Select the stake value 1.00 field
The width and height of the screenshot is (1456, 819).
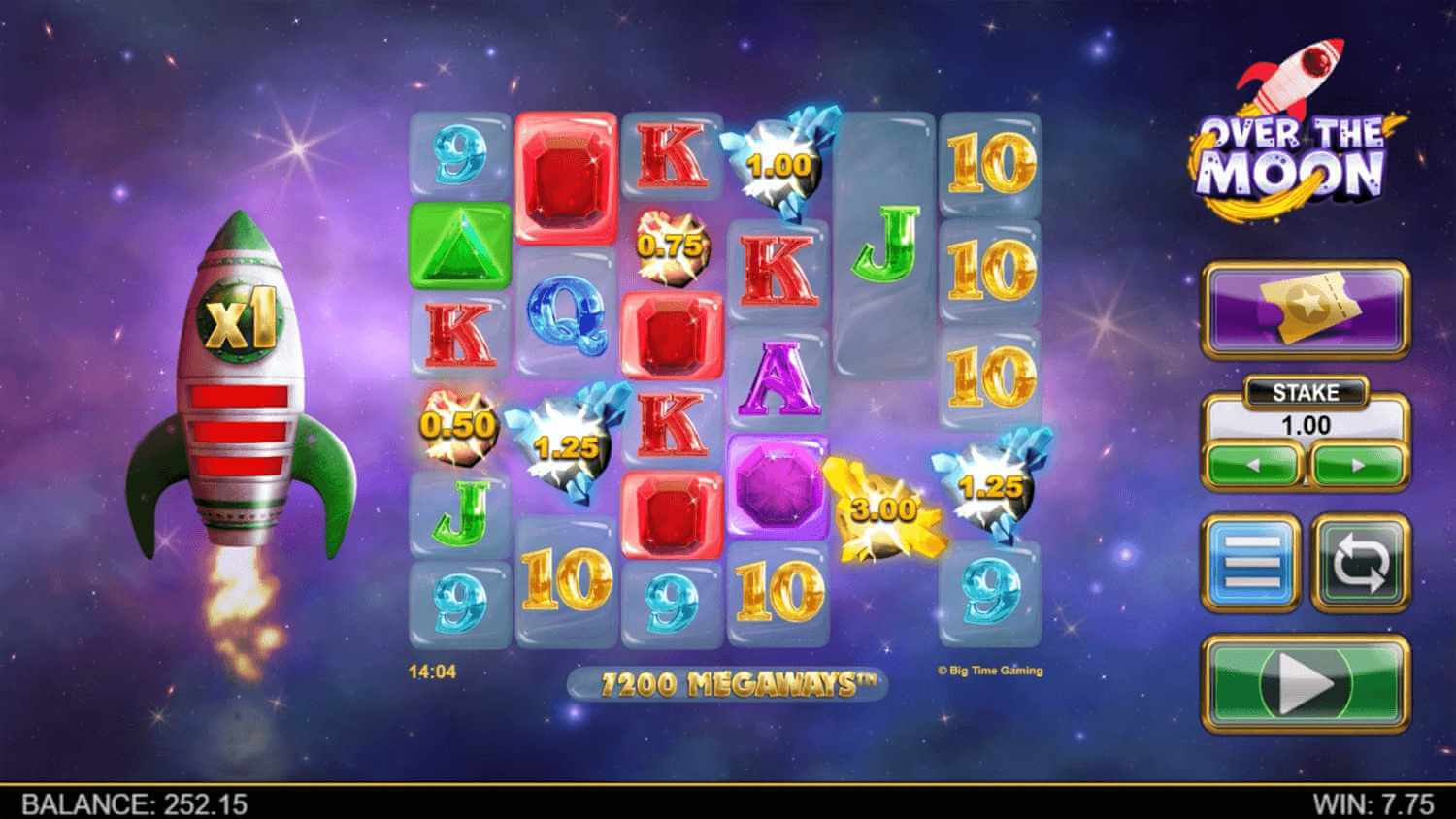click(1306, 425)
